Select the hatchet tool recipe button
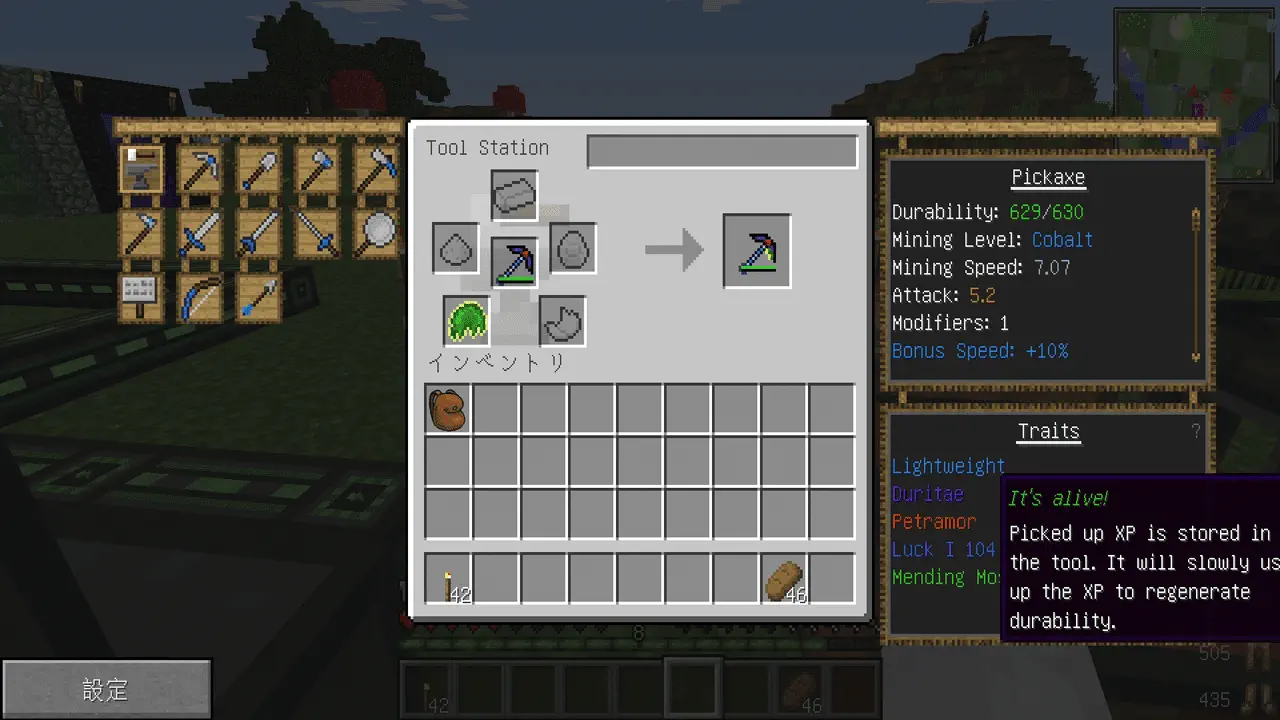 (x=318, y=169)
